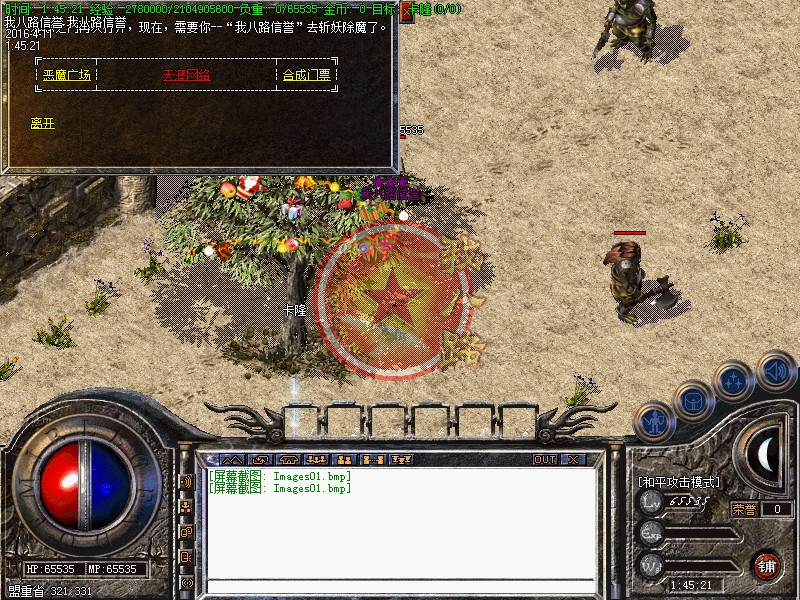Select the red 天涯网络 link

[x=186, y=75]
